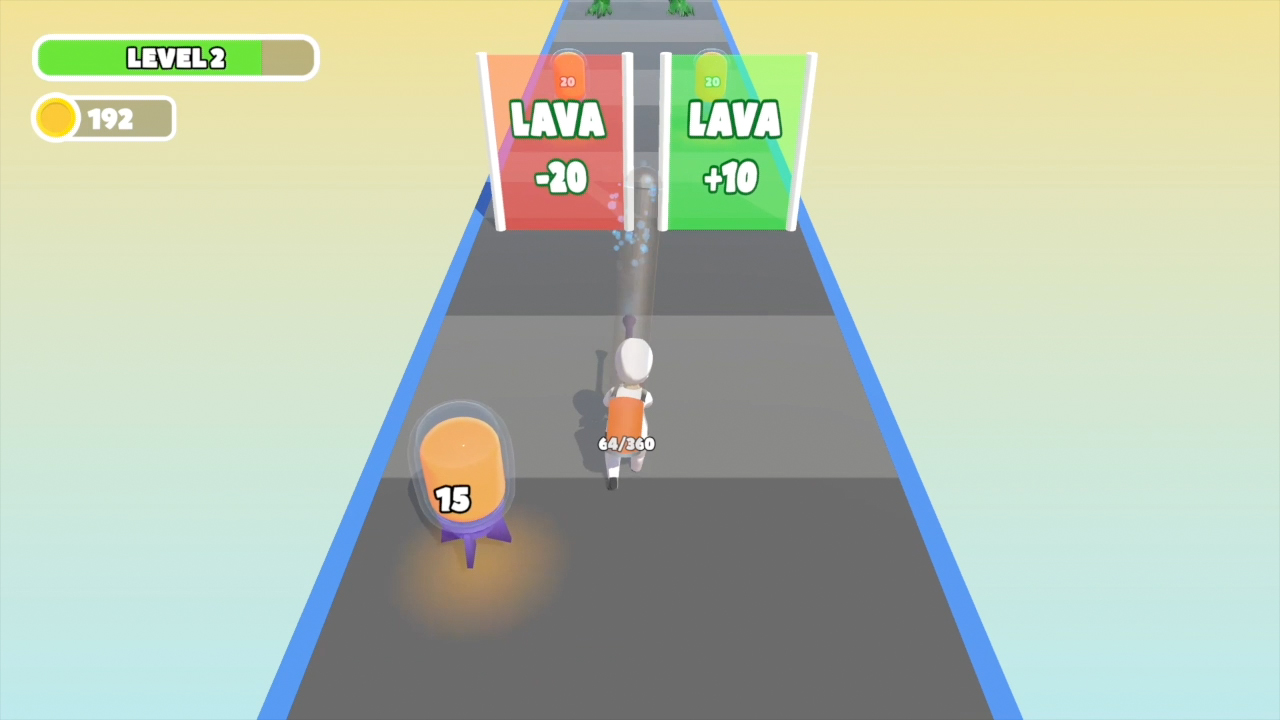
Task: Choose the red LAVA -20 gate
Action: [560, 145]
